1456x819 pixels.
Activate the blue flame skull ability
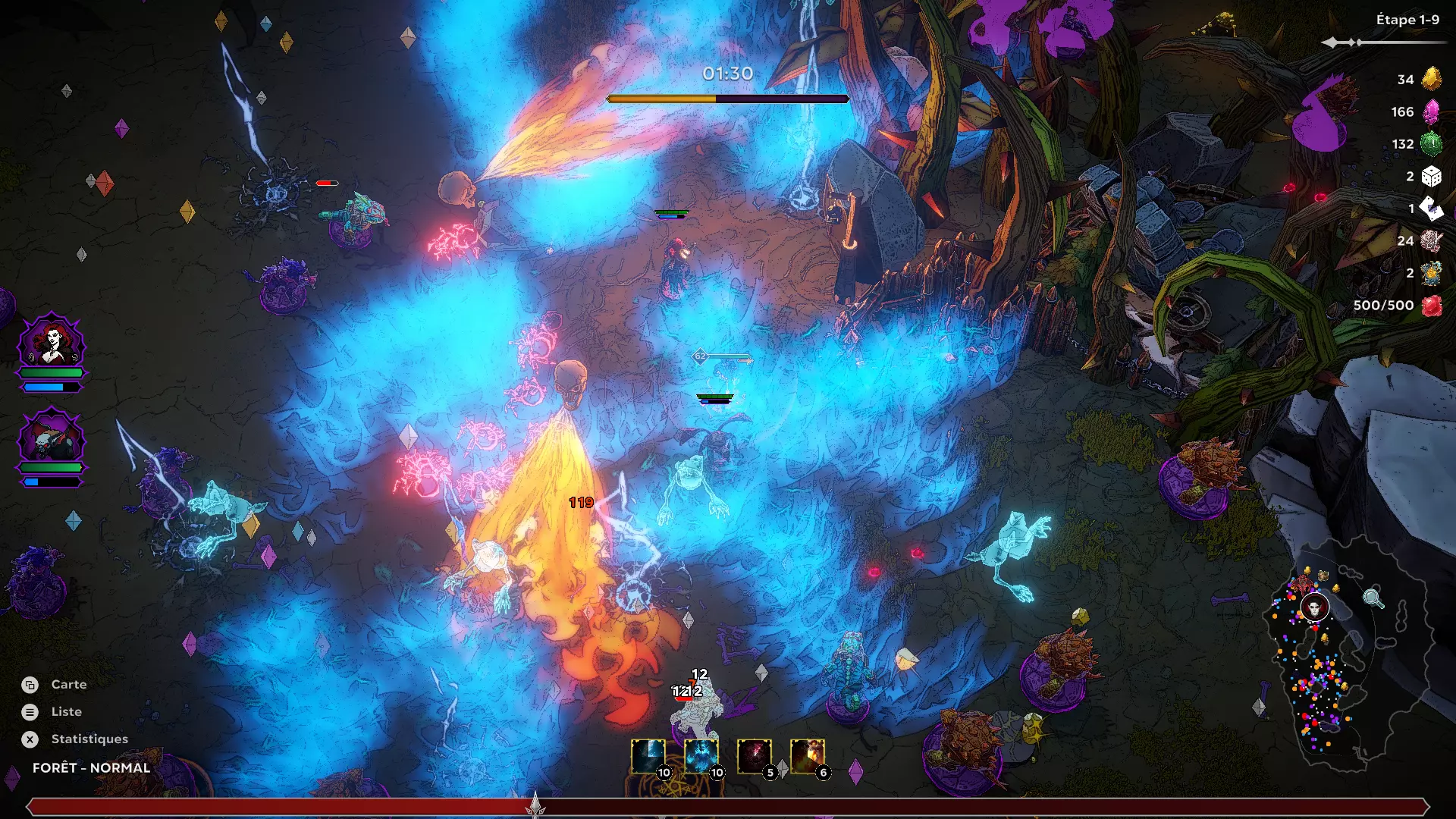point(701,756)
